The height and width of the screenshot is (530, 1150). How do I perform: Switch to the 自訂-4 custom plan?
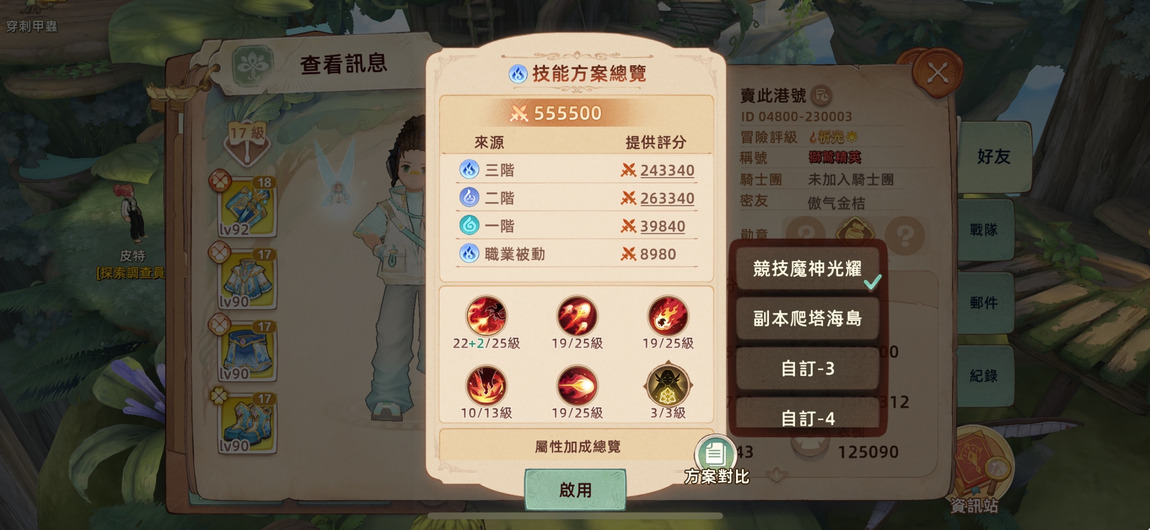click(x=807, y=418)
